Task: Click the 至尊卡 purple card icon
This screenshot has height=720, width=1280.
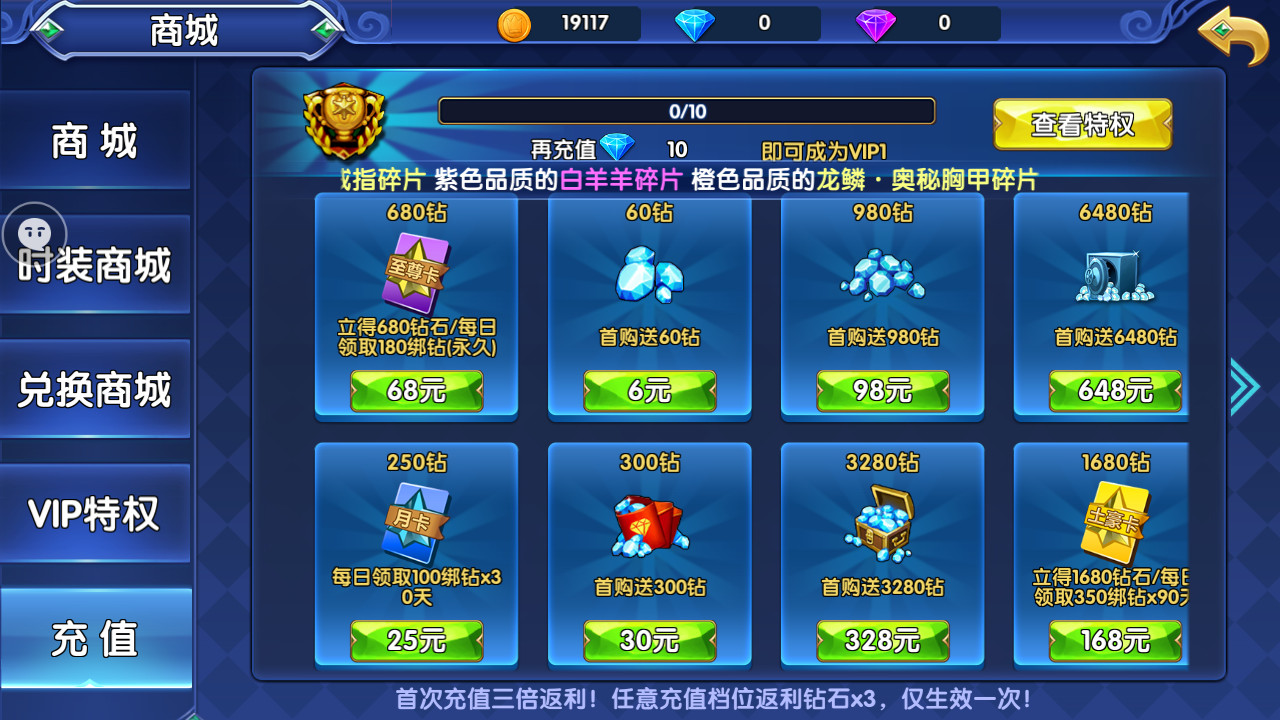Action: pyautogui.click(x=416, y=271)
